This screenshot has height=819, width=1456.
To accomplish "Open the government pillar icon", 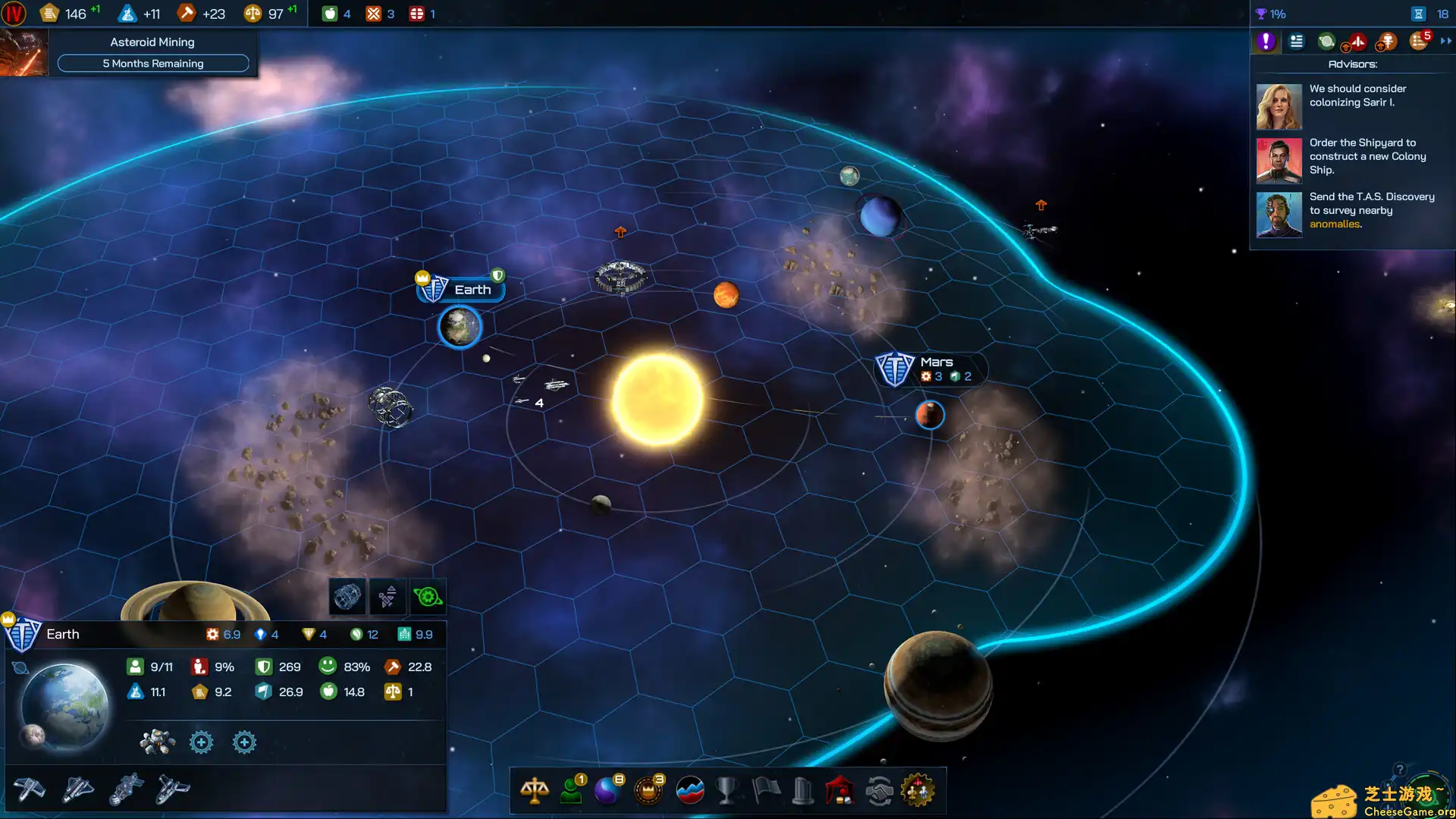I will (x=803, y=790).
